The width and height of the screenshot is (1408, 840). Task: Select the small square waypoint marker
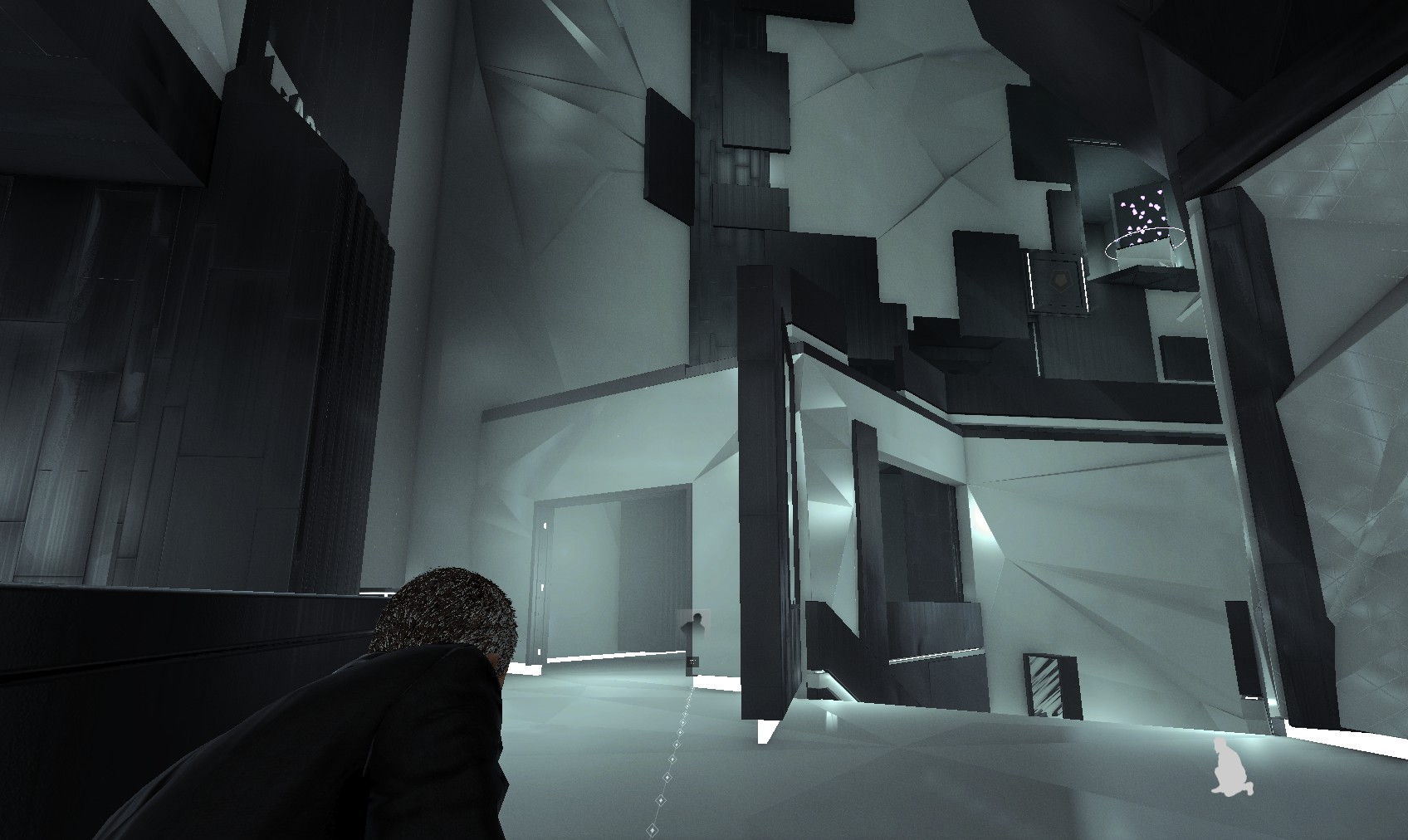pos(692,662)
